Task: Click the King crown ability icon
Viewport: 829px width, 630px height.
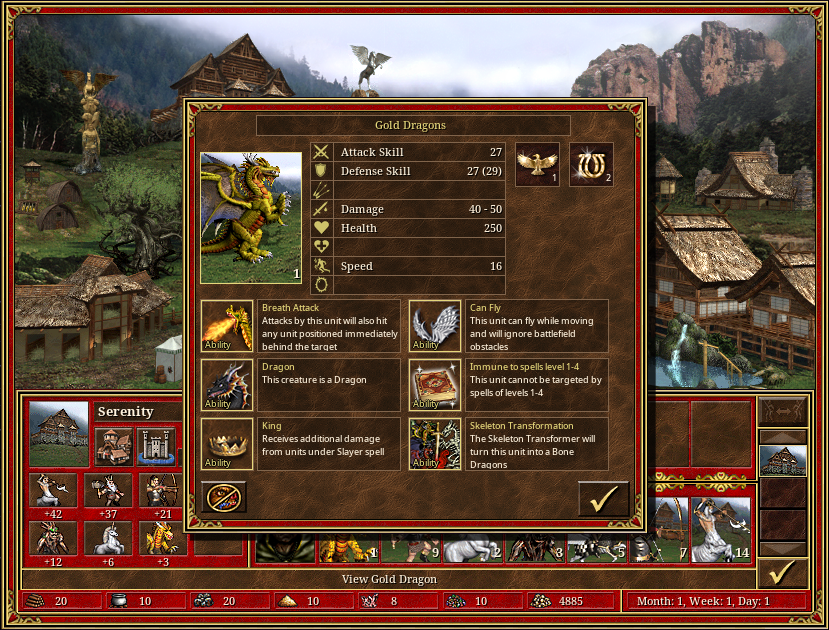Action: pyautogui.click(x=227, y=444)
